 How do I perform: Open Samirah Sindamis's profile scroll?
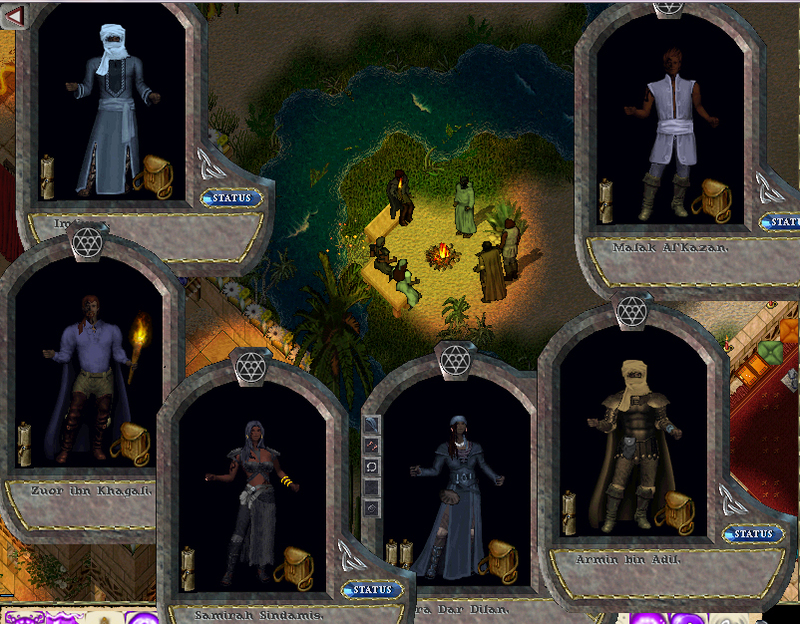click(x=188, y=567)
